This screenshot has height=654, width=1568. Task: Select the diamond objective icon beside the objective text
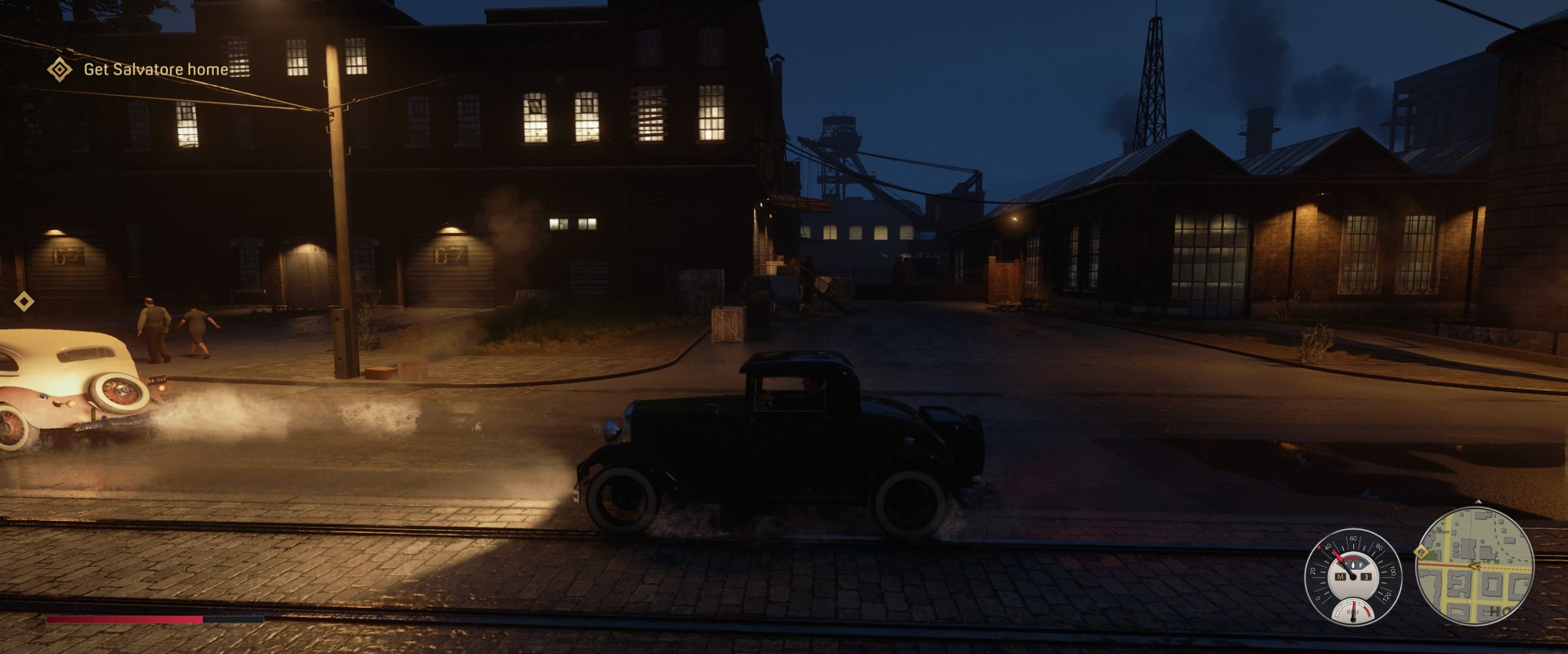(60, 69)
